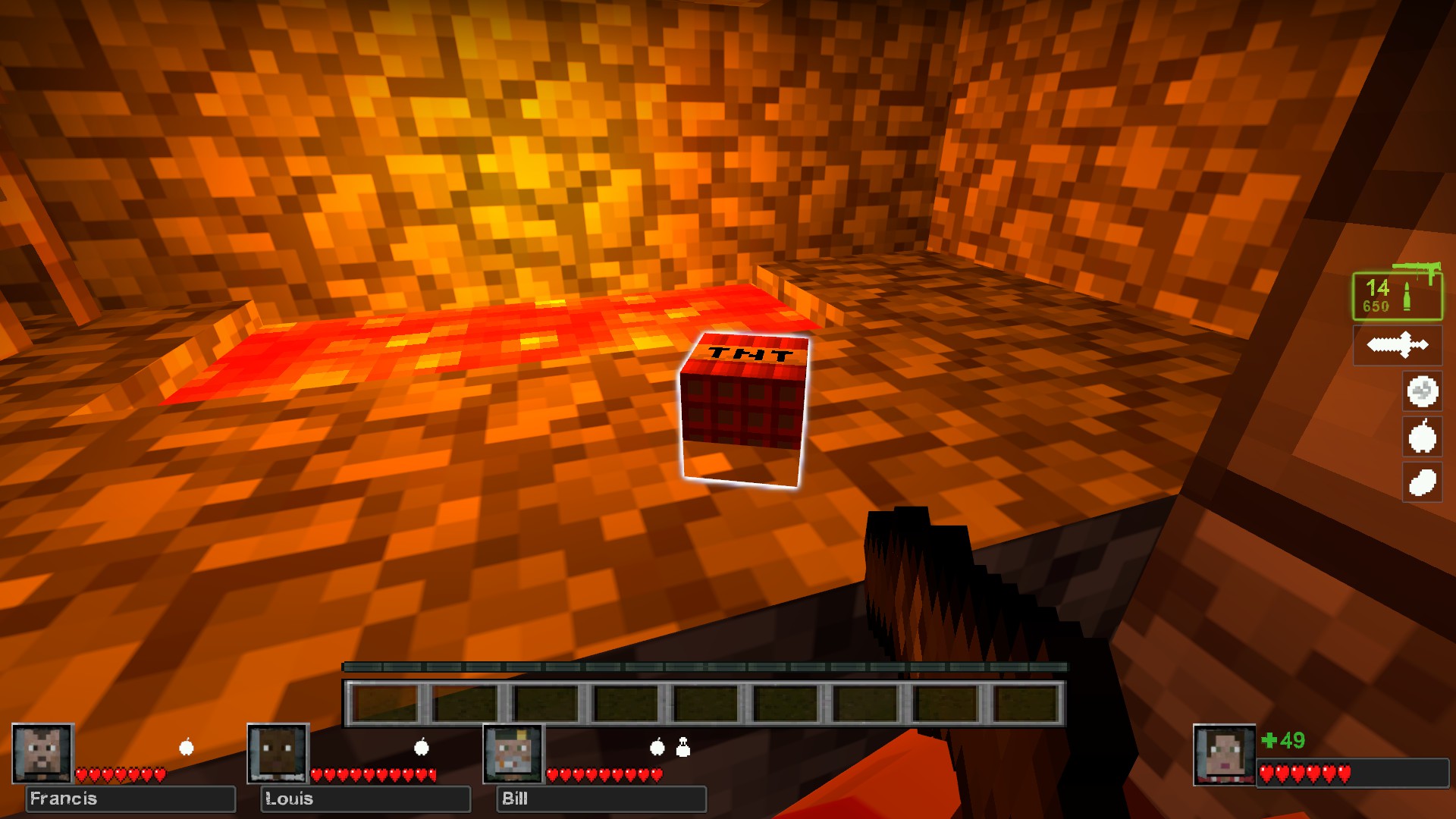The height and width of the screenshot is (819, 1456).
Task: Select the Bill name panel
Action: [601, 799]
